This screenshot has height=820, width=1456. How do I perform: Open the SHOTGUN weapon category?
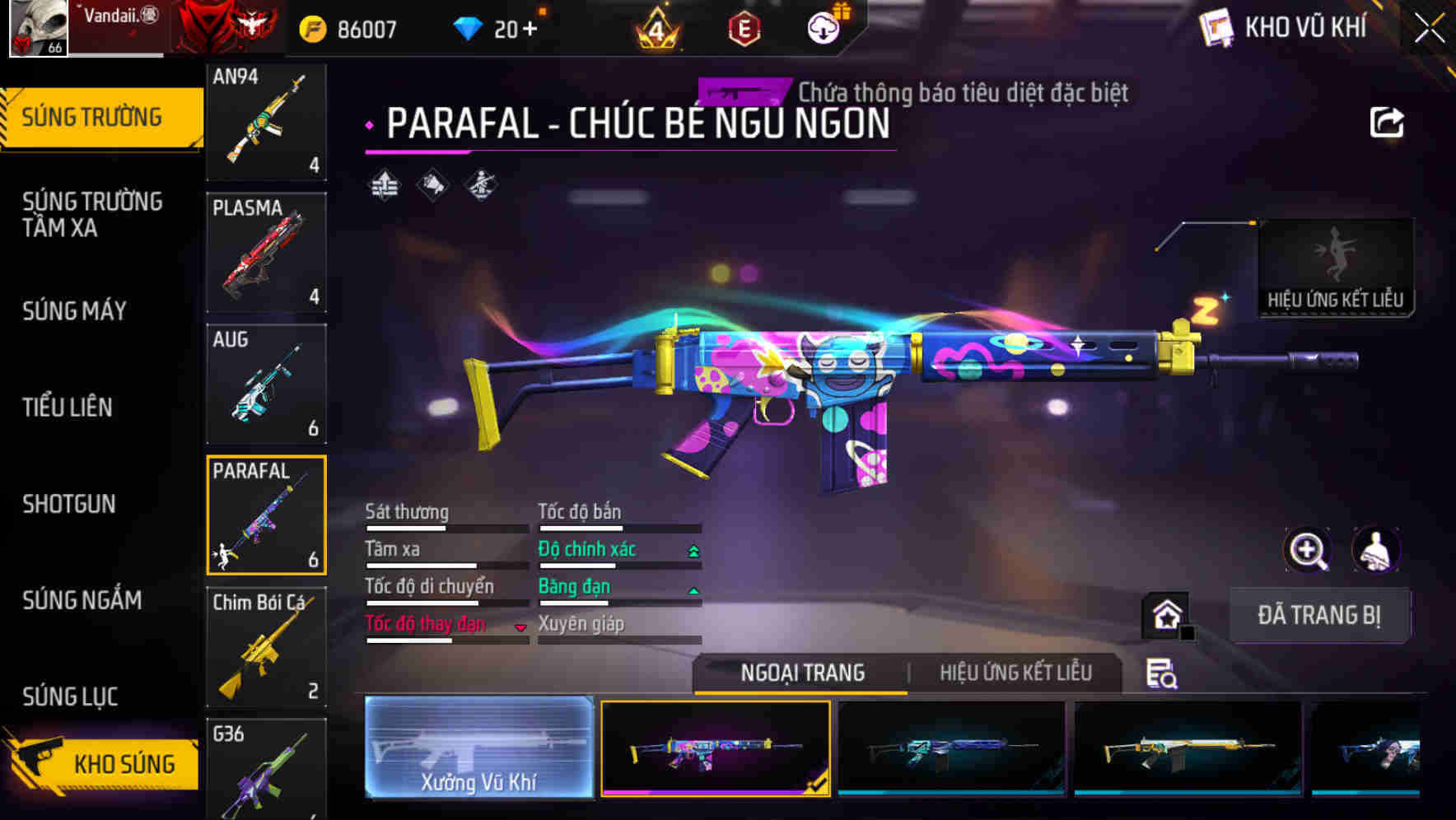pyautogui.click(x=70, y=504)
